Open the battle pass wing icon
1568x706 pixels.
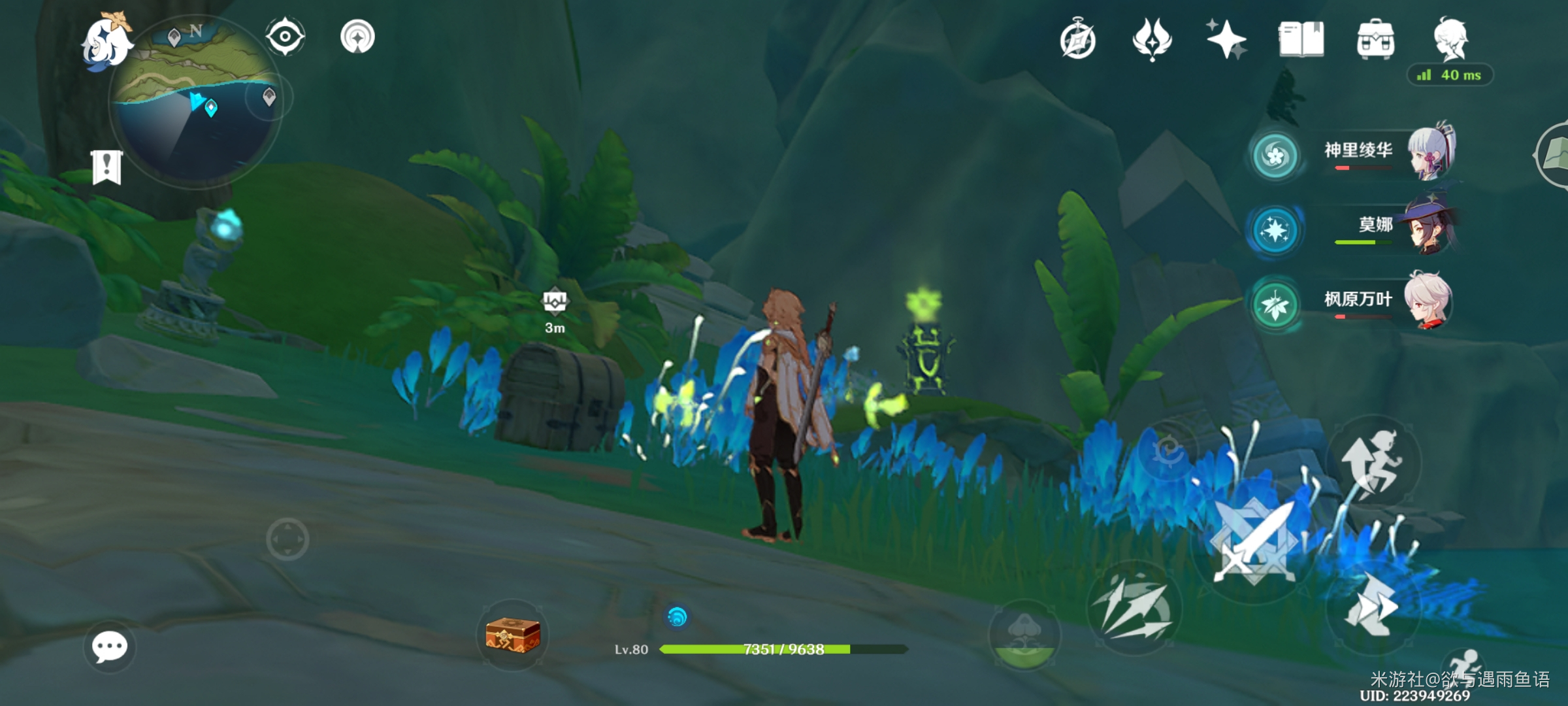(1152, 39)
